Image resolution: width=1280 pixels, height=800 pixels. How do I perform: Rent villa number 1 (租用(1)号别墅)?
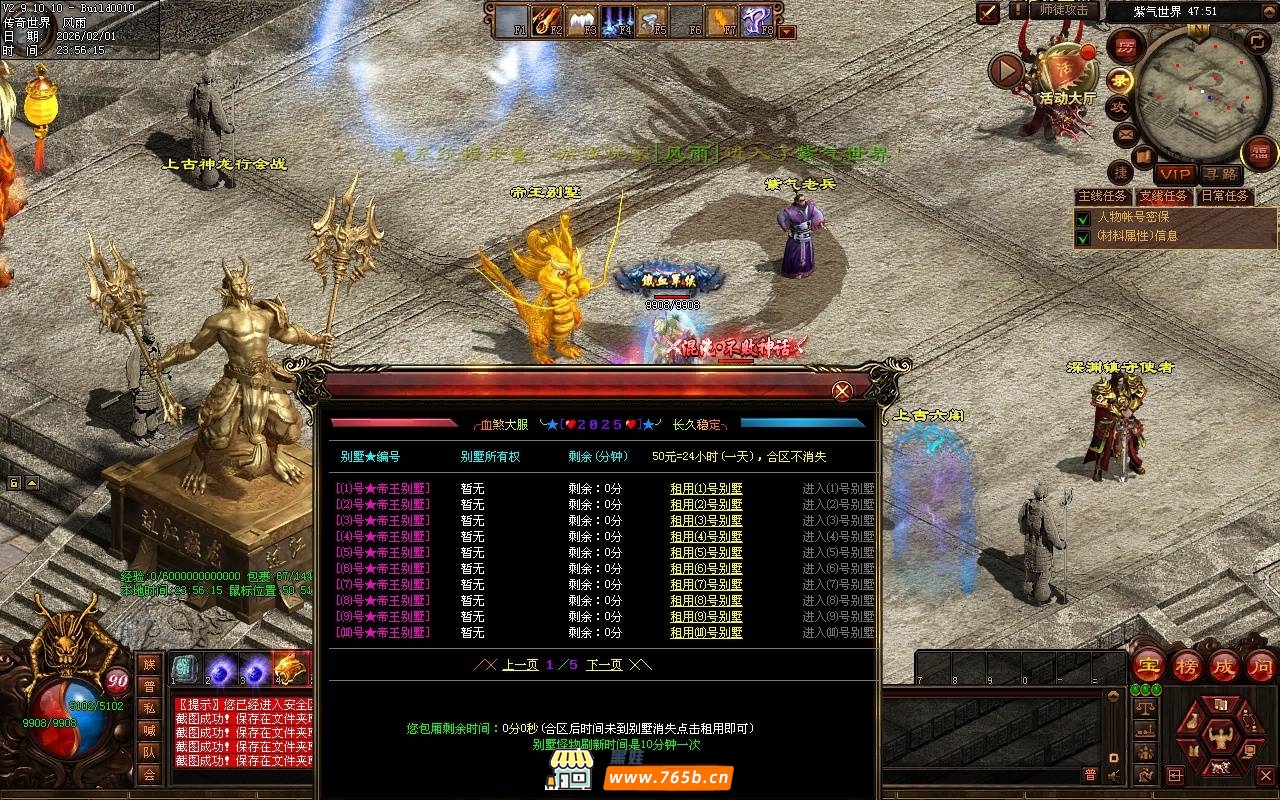pos(706,489)
